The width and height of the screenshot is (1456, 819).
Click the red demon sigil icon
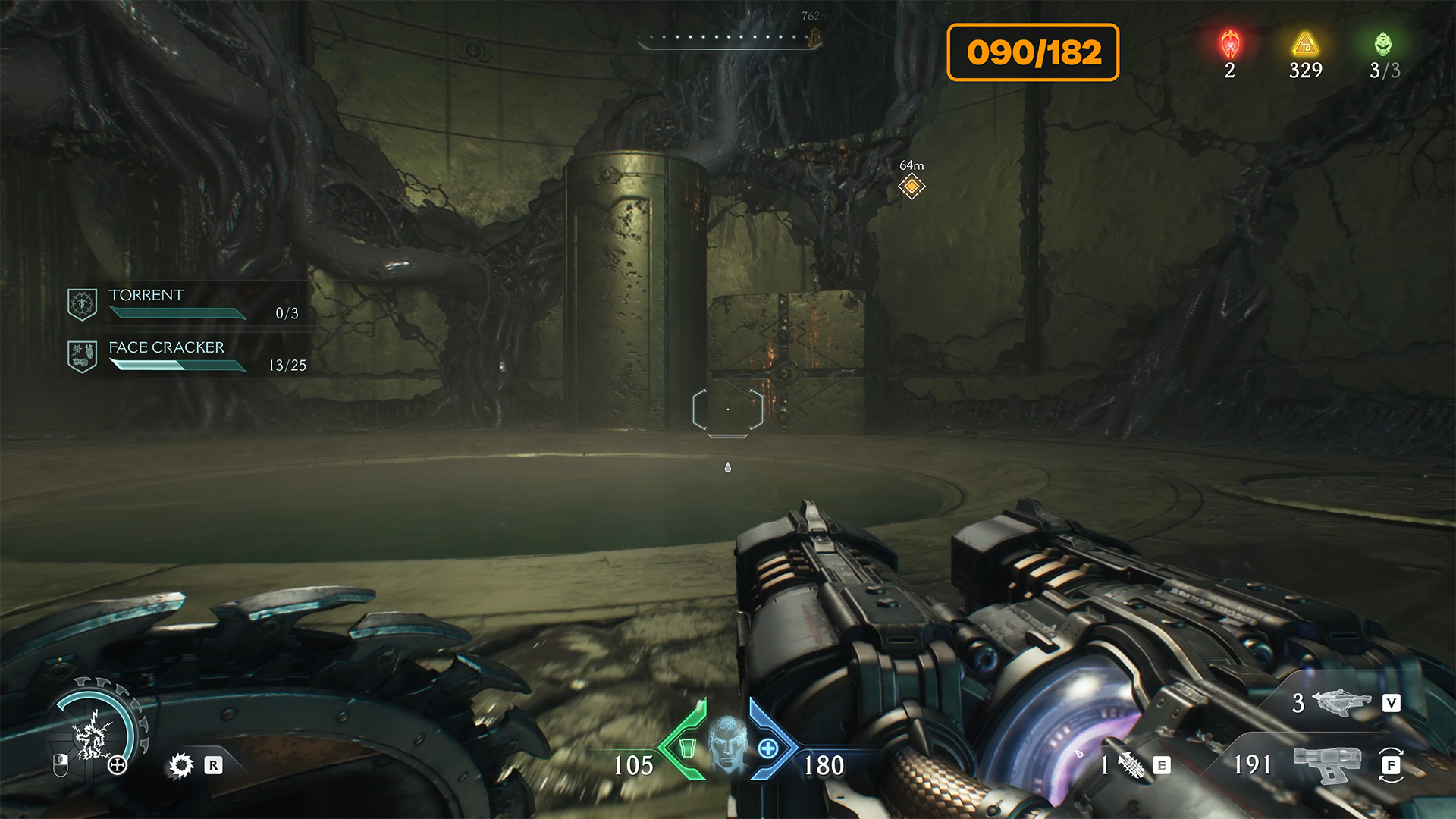pyautogui.click(x=1229, y=45)
